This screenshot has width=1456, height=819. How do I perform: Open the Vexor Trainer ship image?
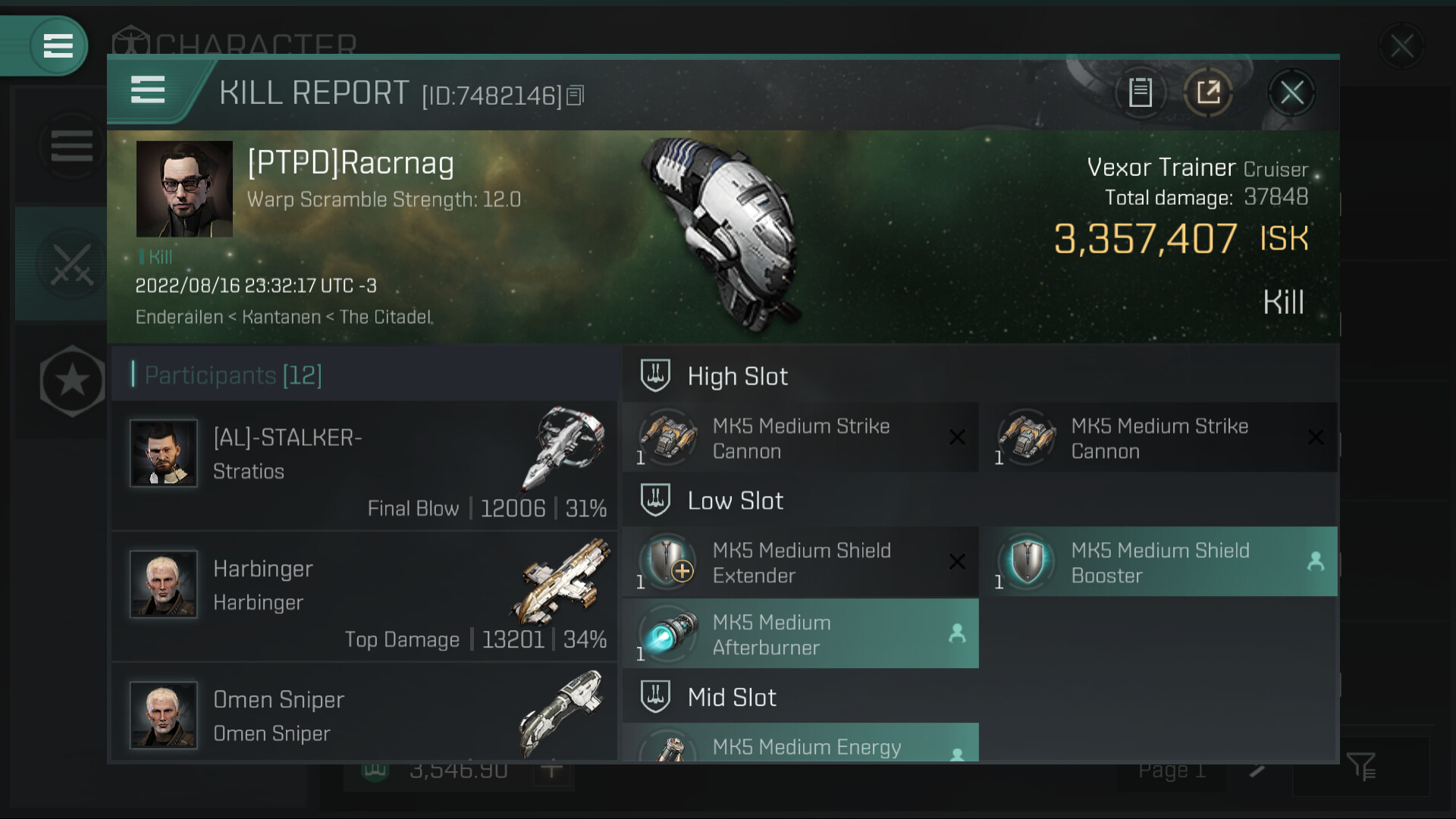pyautogui.click(x=719, y=235)
